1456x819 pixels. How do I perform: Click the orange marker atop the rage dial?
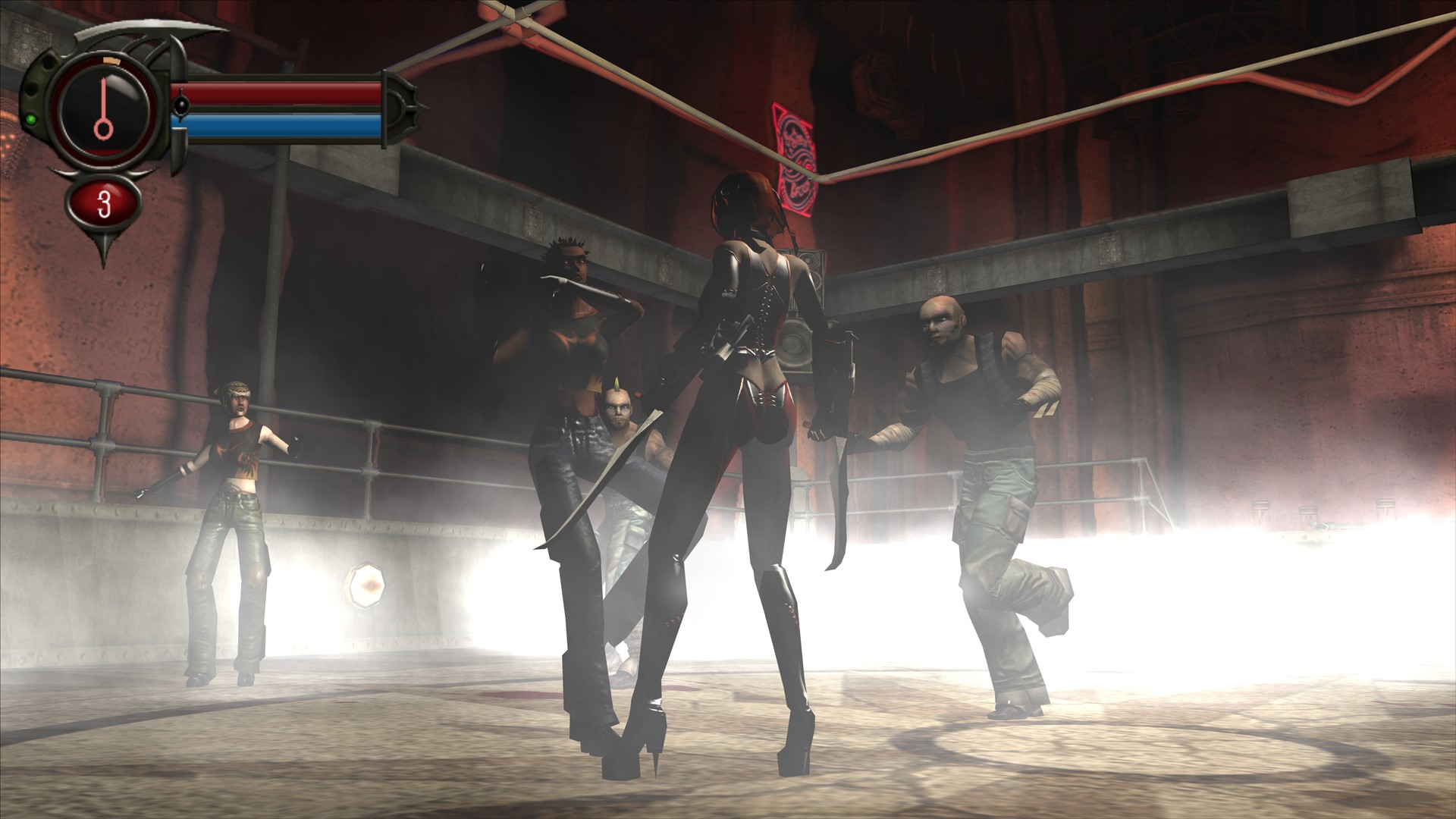click(x=111, y=61)
